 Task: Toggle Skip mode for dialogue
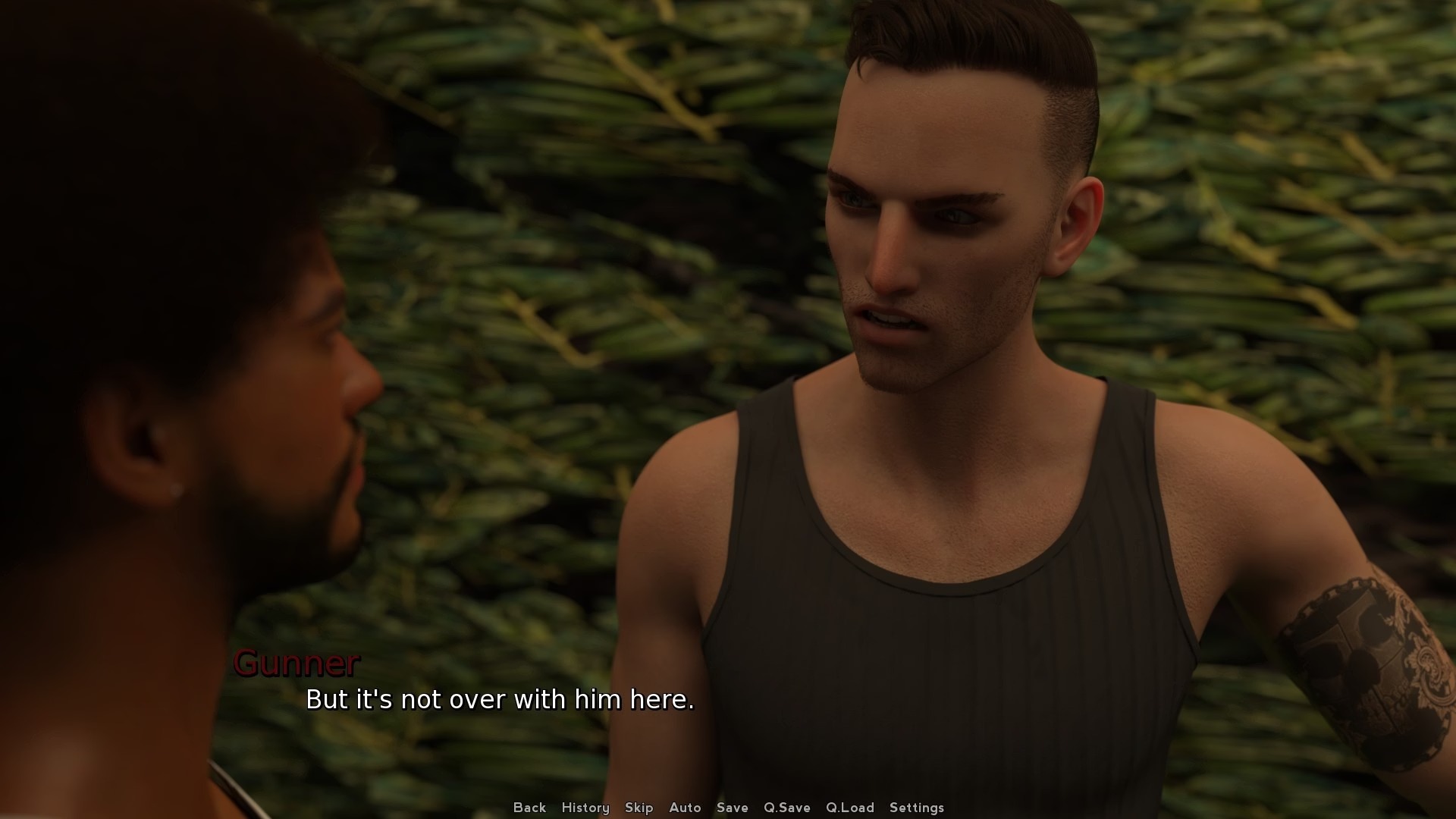coord(639,808)
